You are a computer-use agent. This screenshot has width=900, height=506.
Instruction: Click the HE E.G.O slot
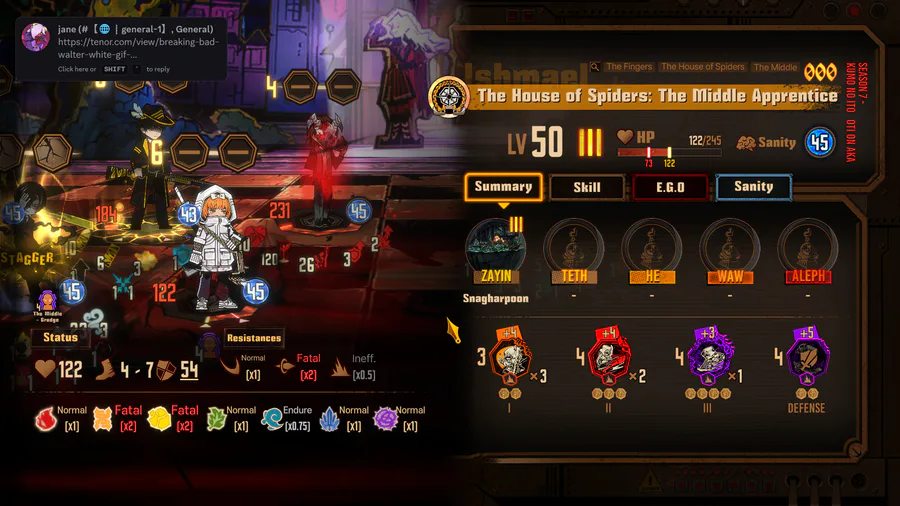click(x=651, y=245)
